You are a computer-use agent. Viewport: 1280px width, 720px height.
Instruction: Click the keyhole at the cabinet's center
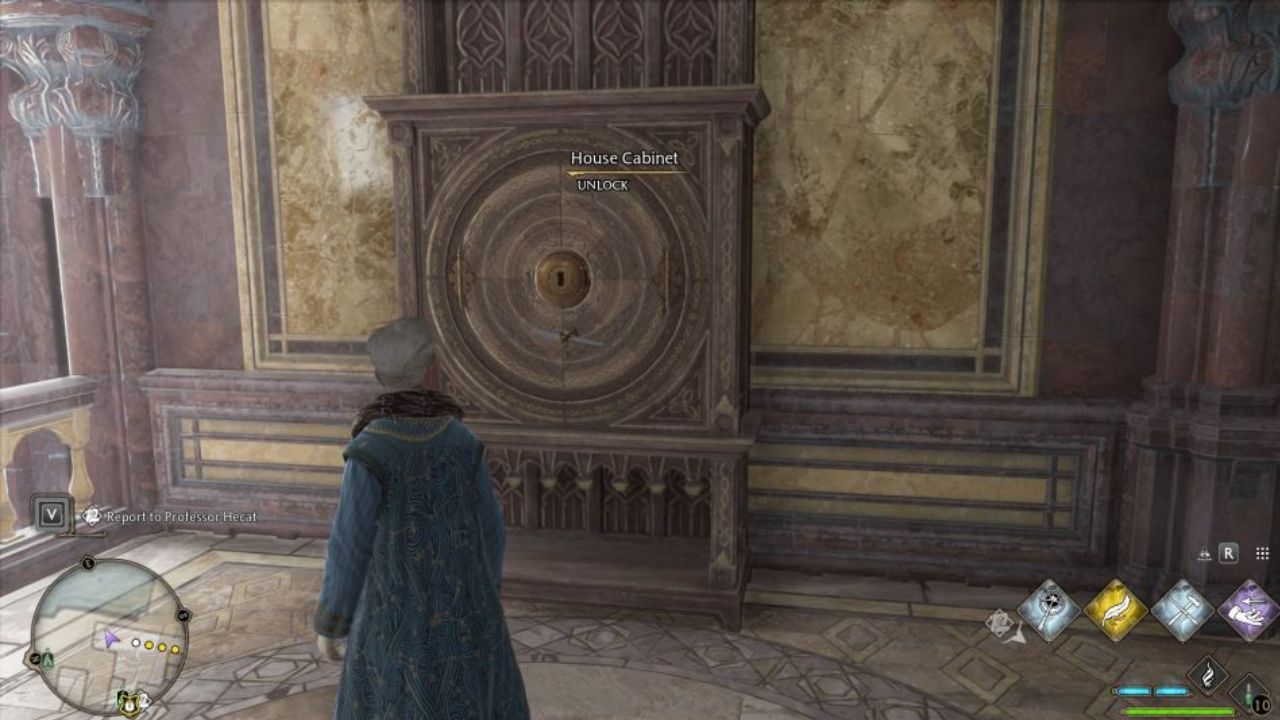(x=560, y=278)
